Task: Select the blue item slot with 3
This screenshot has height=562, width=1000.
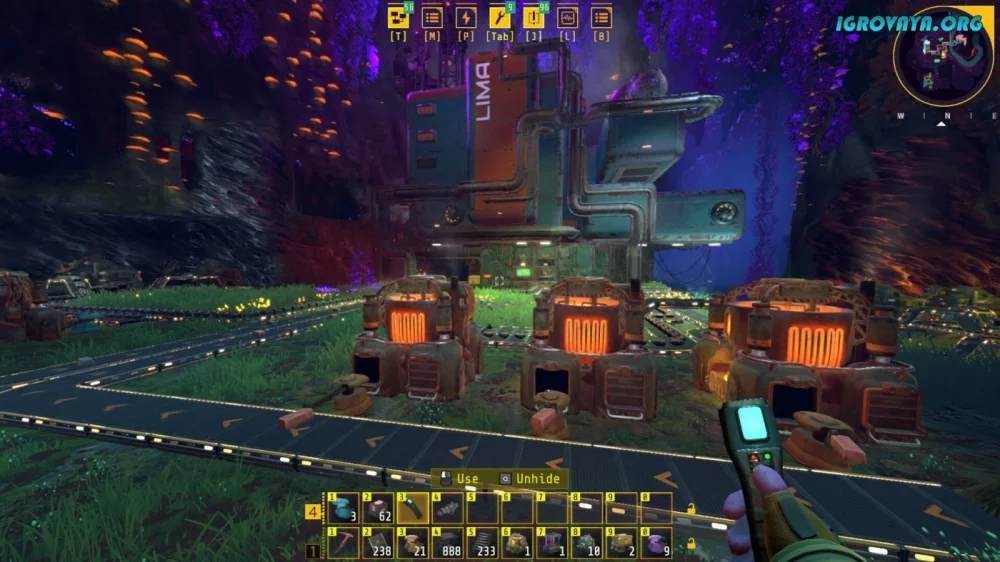Action: pos(343,508)
